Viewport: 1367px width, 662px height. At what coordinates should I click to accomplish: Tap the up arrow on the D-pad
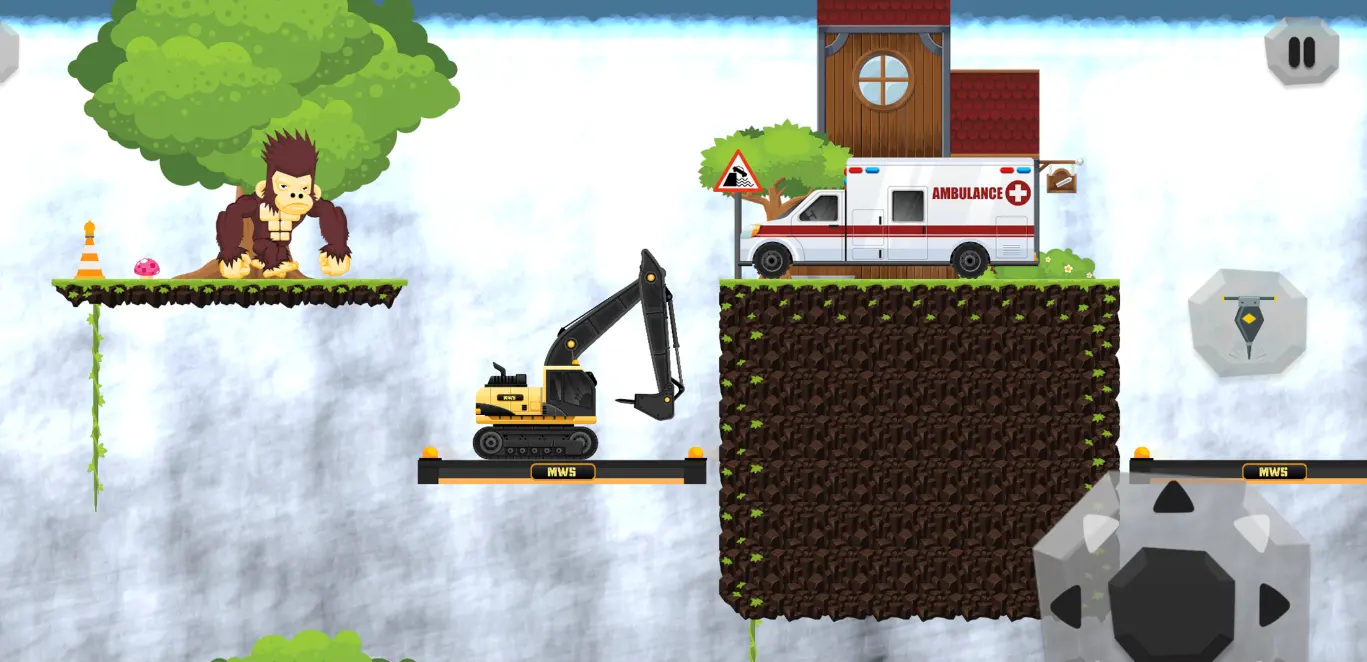[x=1173, y=497]
